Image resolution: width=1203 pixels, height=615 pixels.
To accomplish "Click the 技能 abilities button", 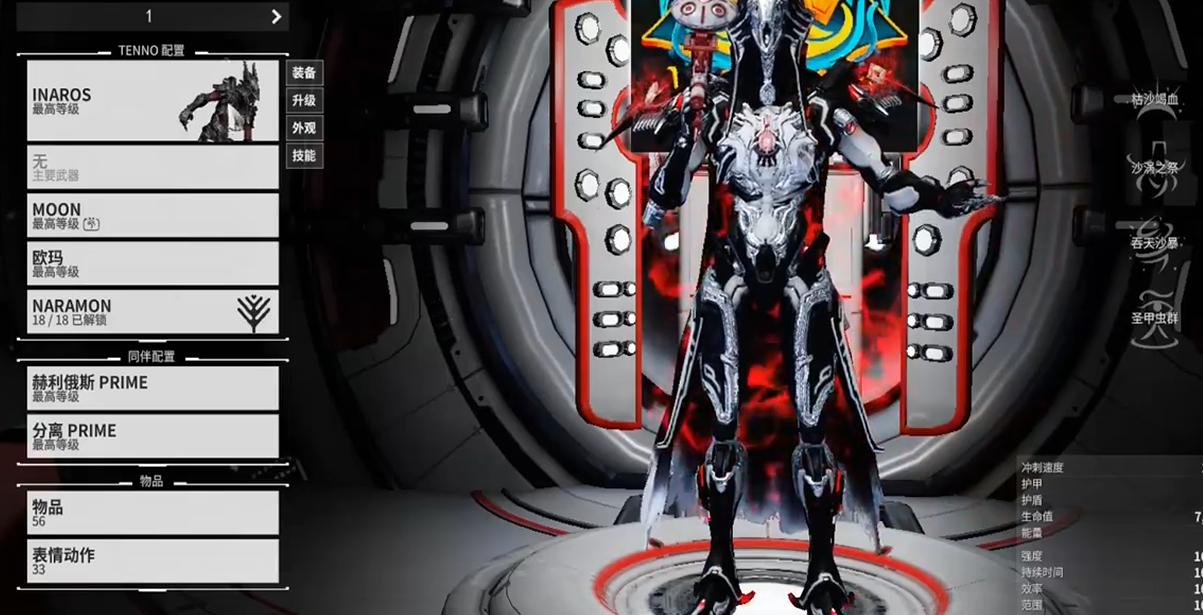I will point(304,156).
